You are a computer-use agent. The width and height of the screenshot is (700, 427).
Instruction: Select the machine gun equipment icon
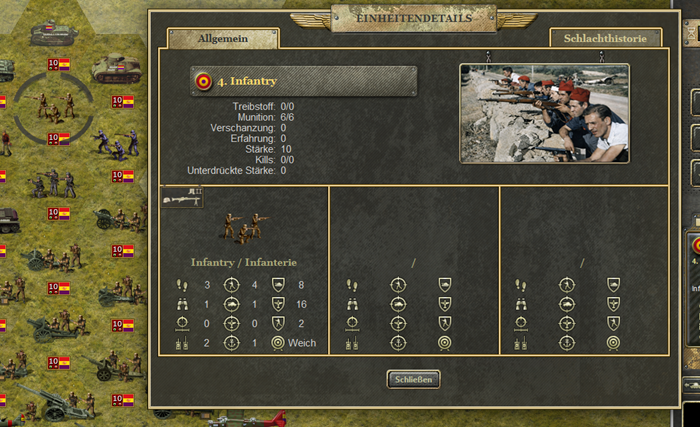click(x=183, y=198)
